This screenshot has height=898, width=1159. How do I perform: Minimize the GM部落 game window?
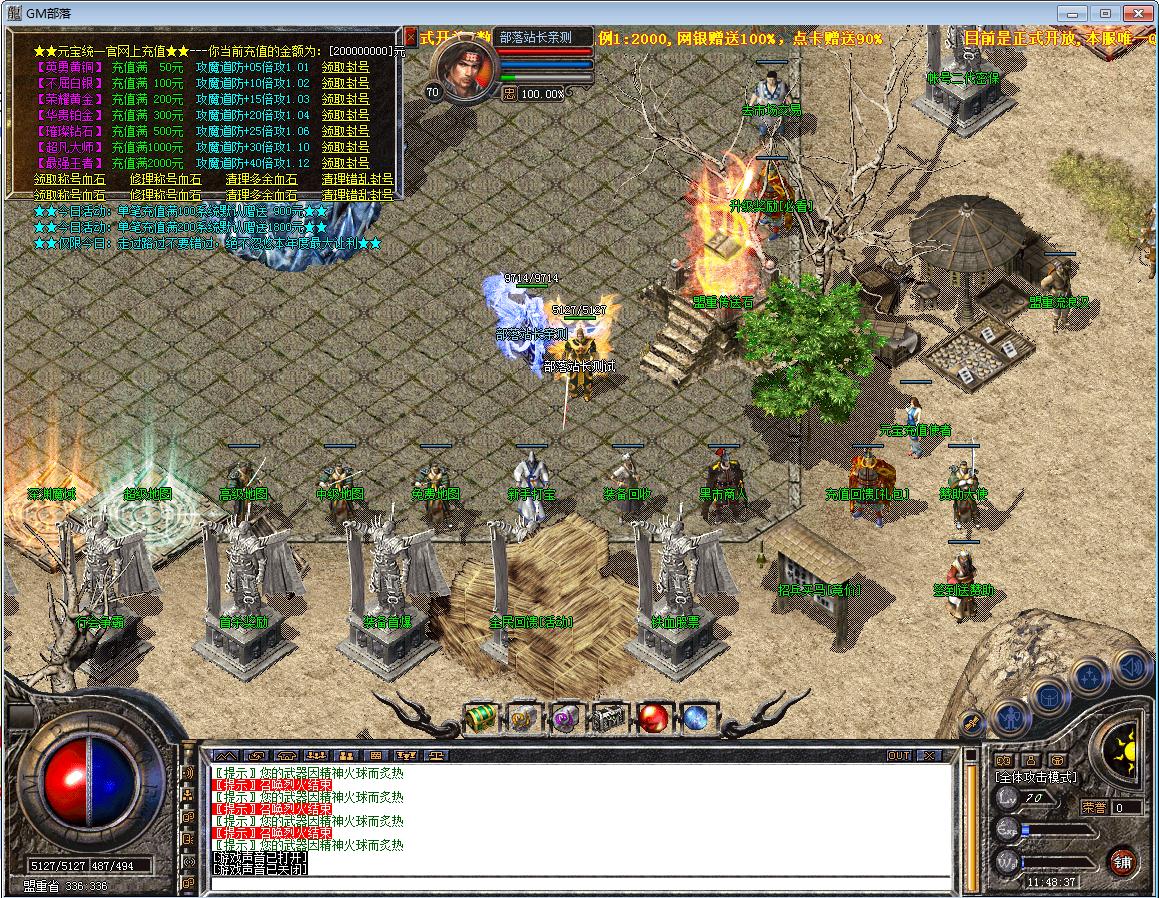1076,13
